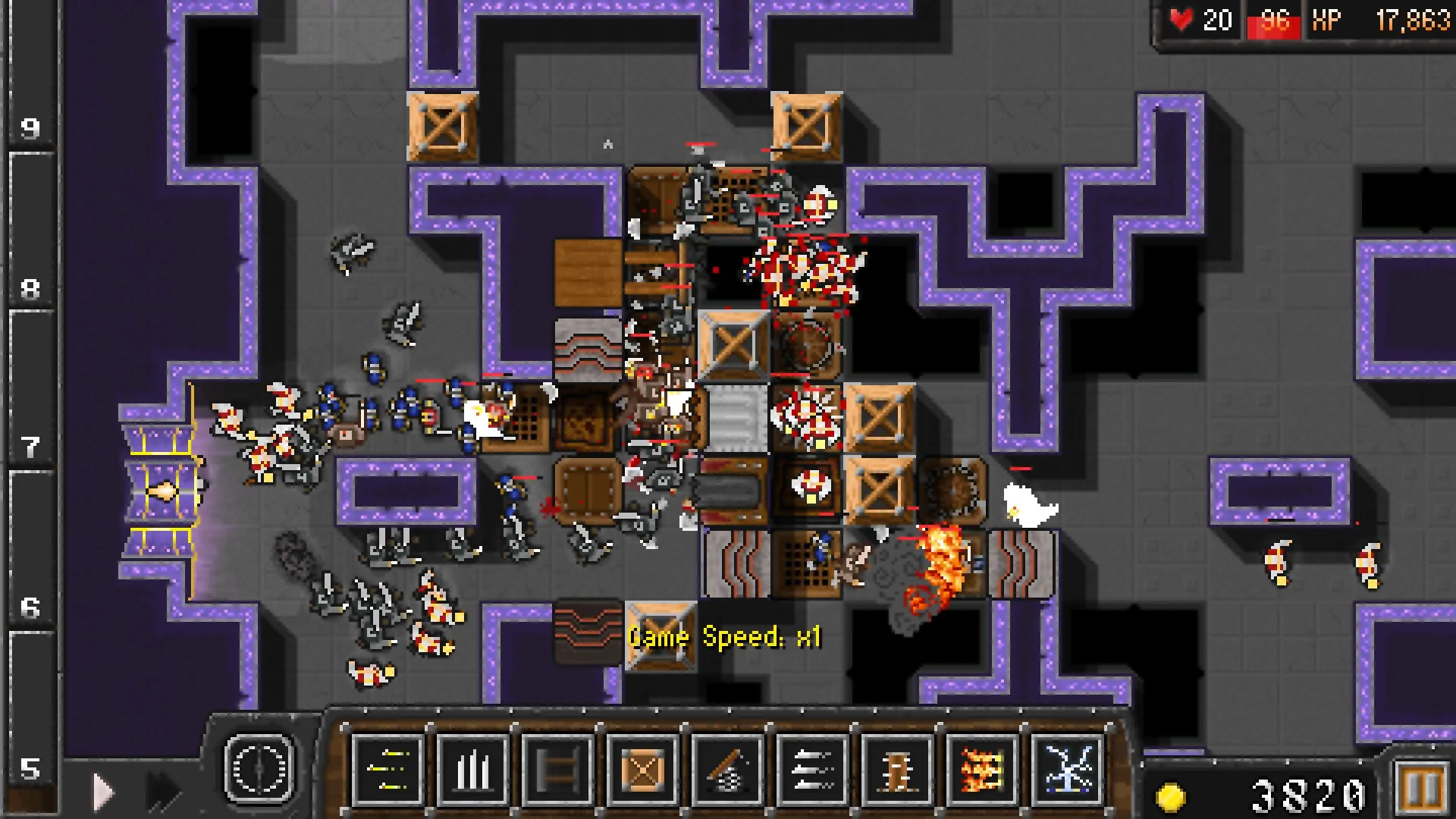Select the log pillar trap
Screen dimensions: 1456x819
pyautogui.click(x=897, y=768)
